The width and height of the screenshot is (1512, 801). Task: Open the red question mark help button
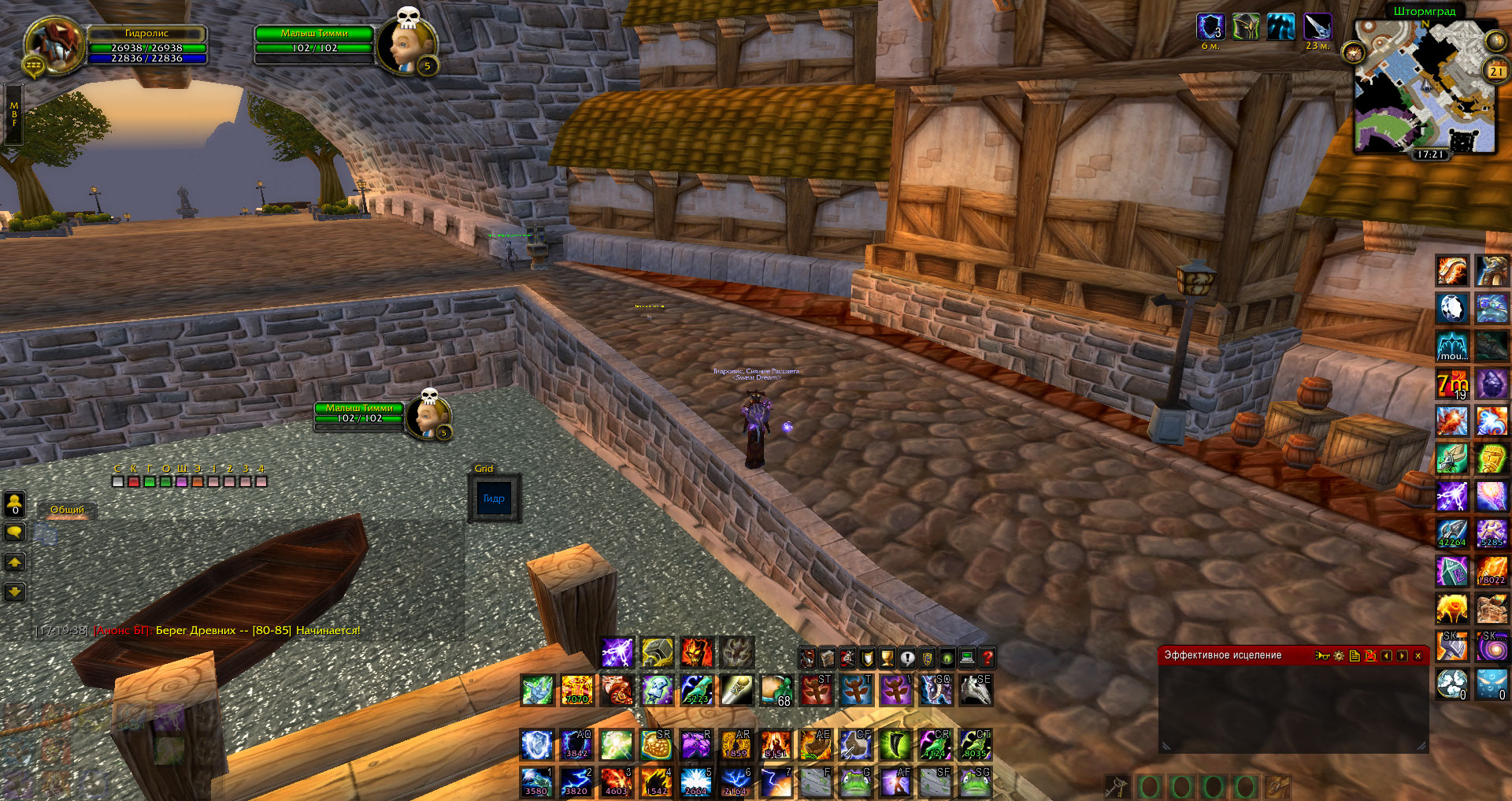click(988, 657)
